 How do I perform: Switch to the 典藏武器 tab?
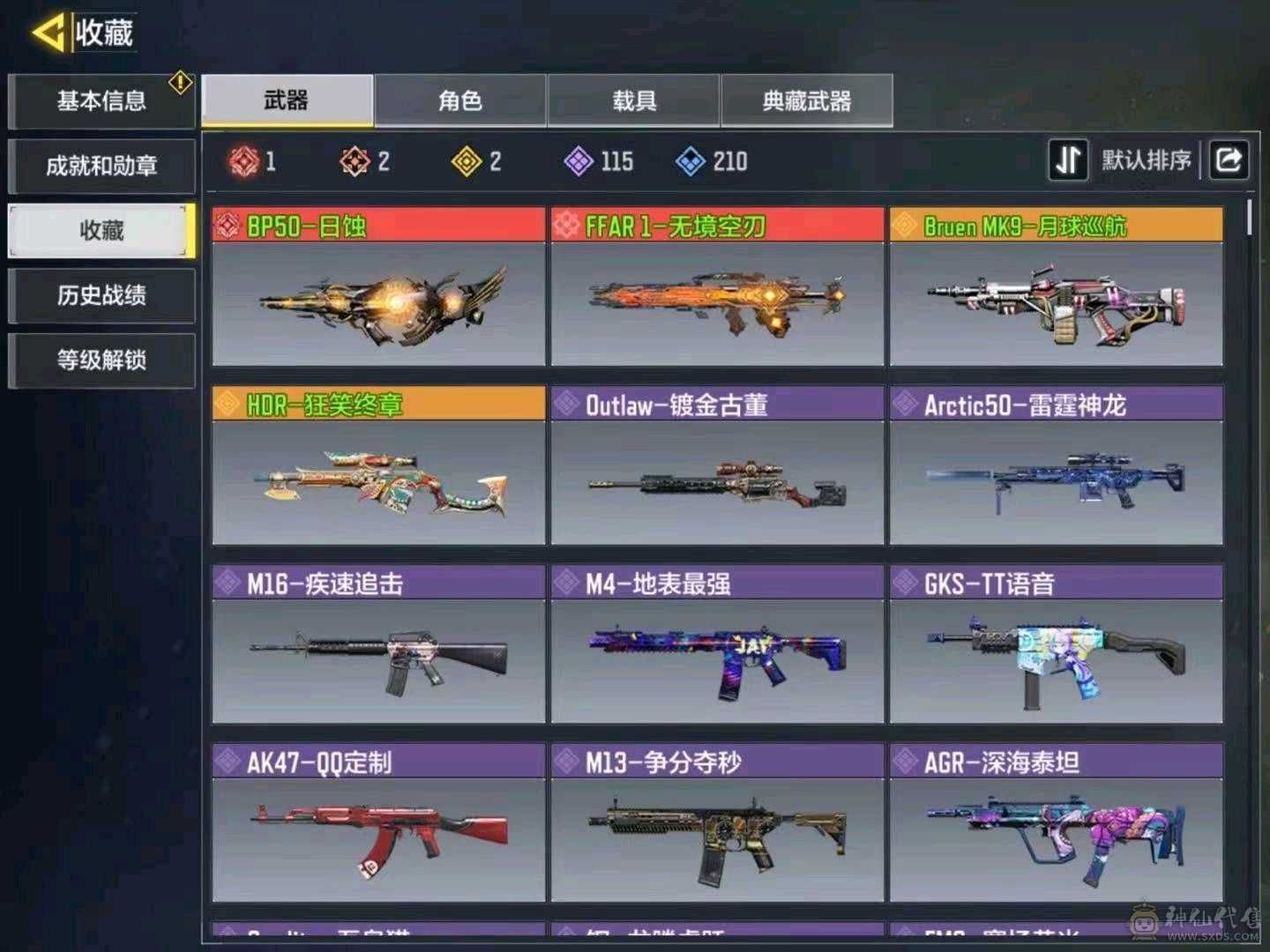[x=805, y=101]
